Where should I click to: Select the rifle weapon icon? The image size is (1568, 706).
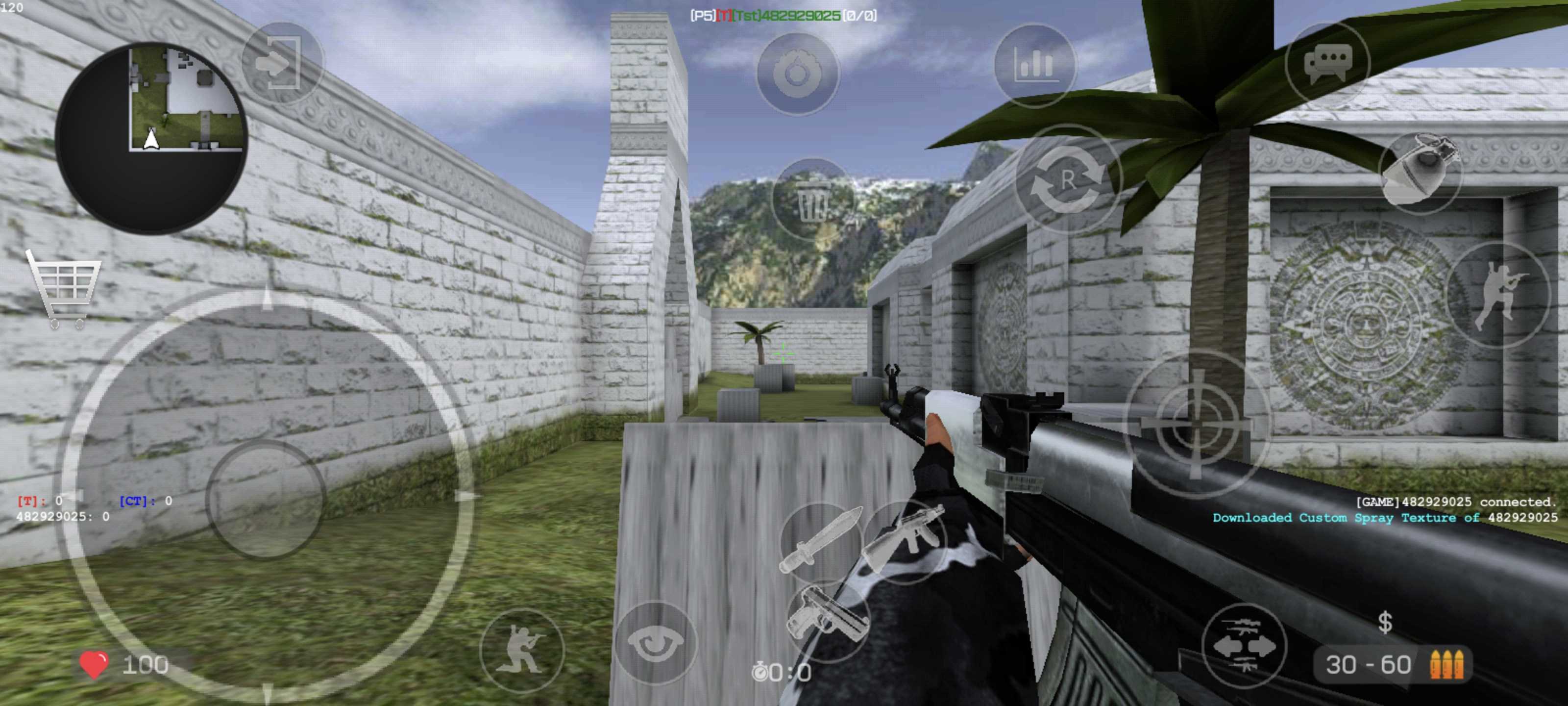tap(905, 541)
